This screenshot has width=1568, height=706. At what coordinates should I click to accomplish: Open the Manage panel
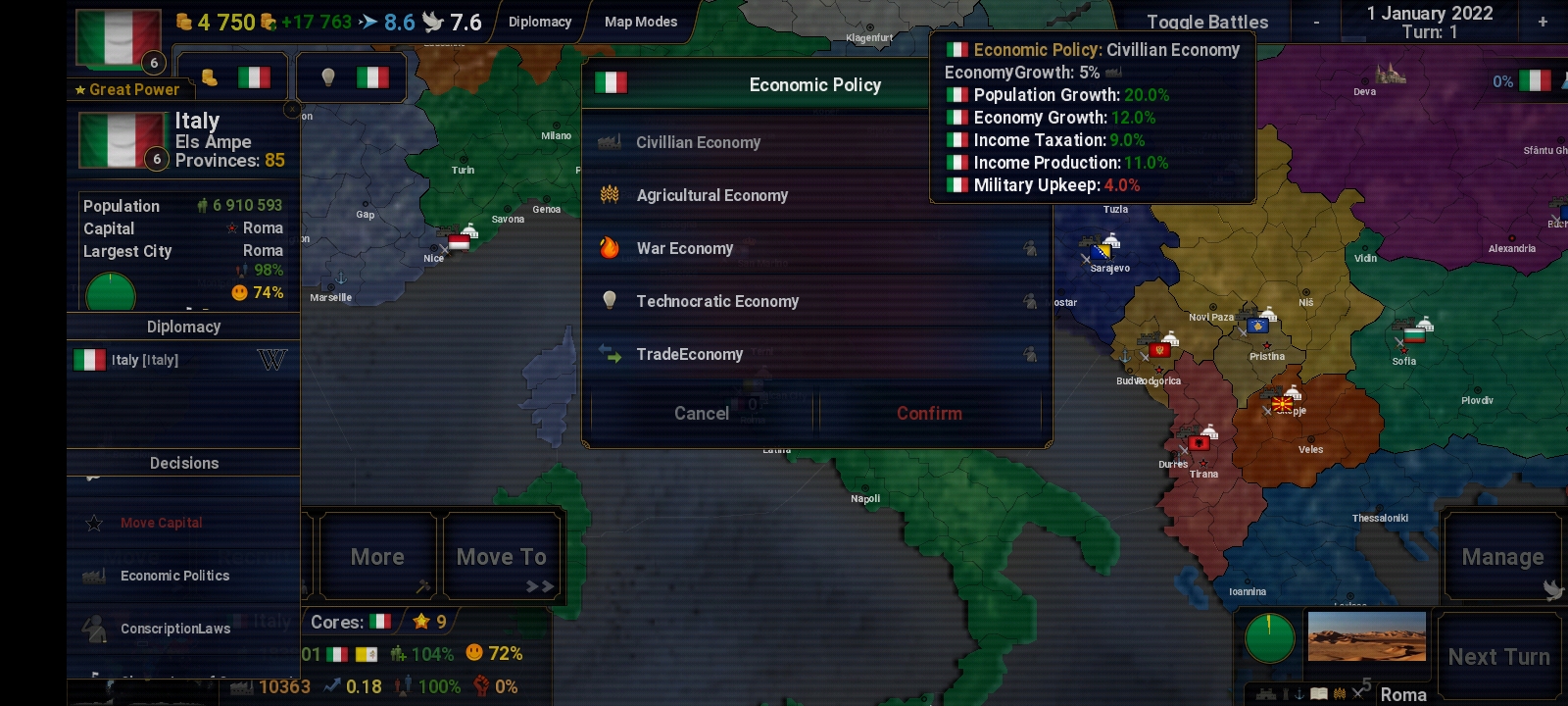[x=1502, y=557]
